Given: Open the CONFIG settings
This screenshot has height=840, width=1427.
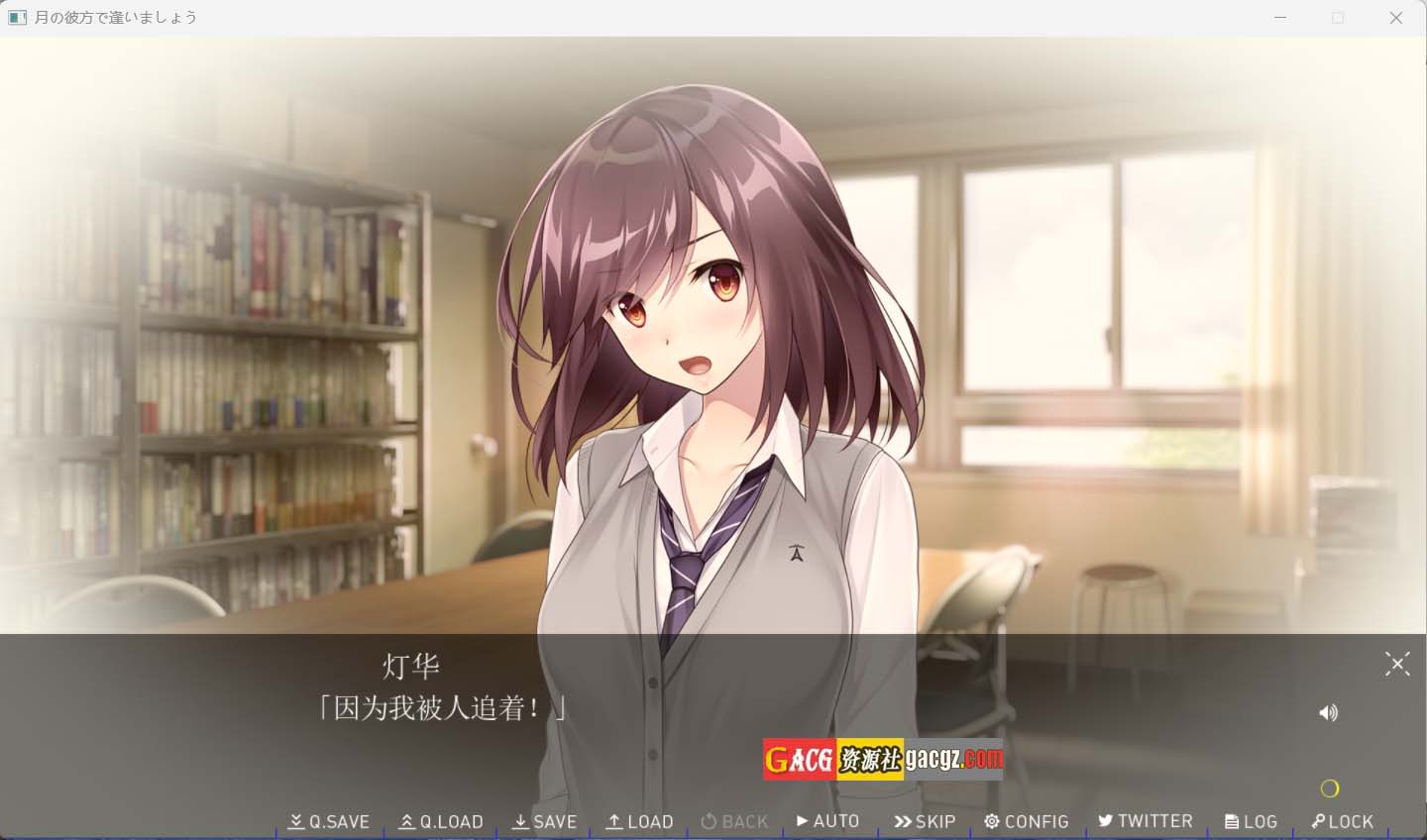Looking at the screenshot, I should 1026,821.
